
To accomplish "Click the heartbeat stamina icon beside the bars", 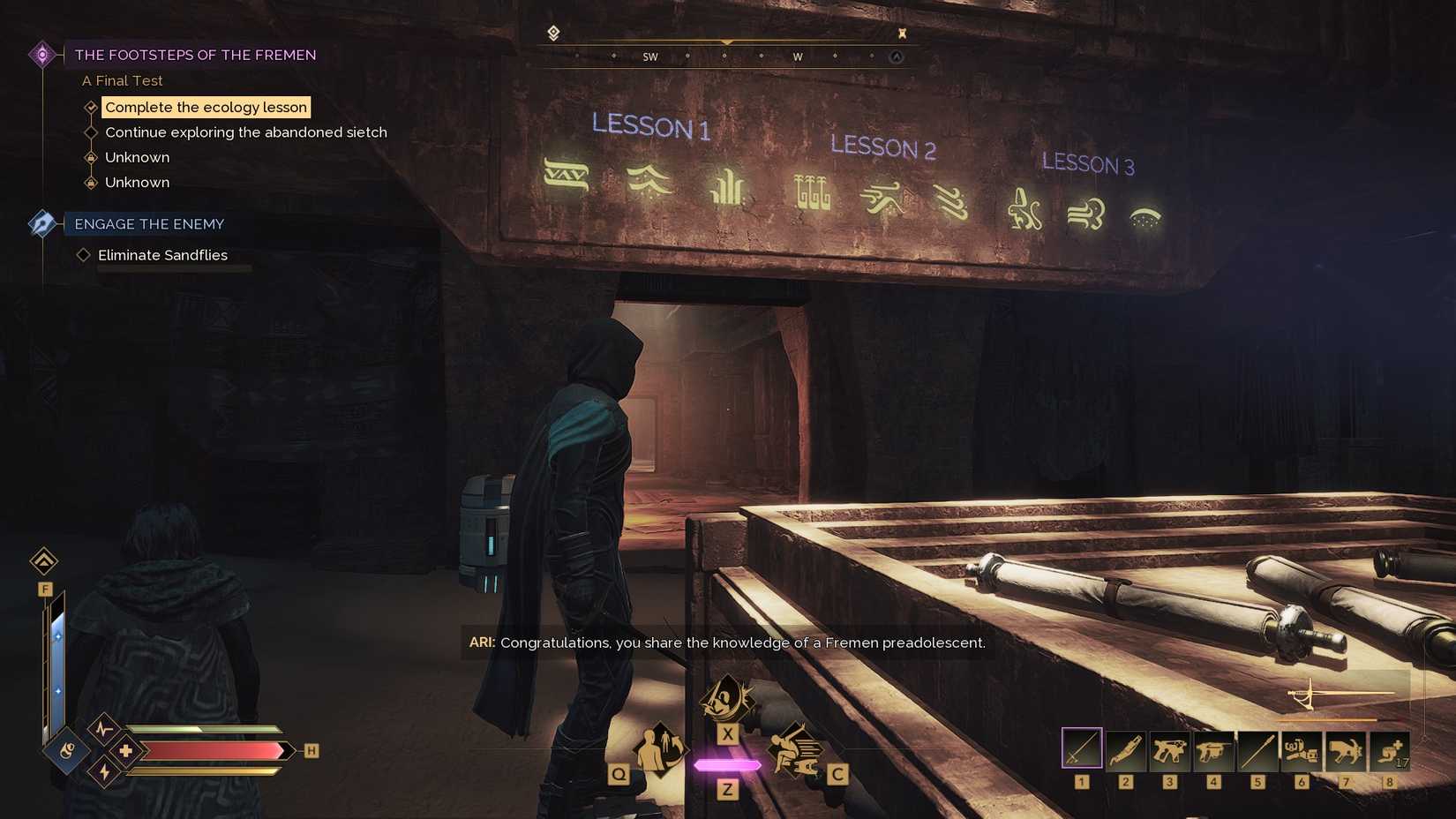I will [x=104, y=730].
